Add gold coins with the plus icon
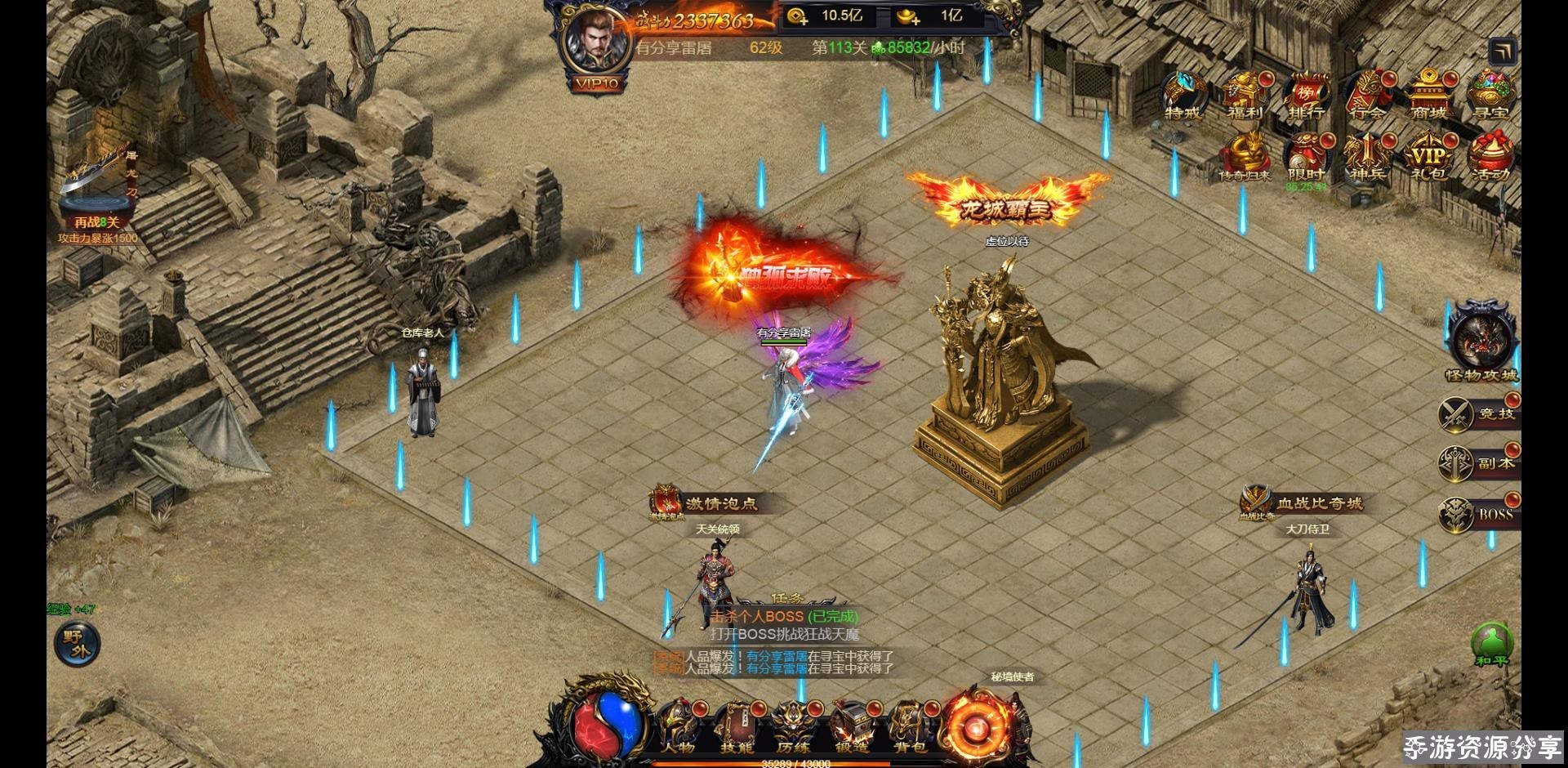The height and width of the screenshot is (768, 1568). click(797, 16)
